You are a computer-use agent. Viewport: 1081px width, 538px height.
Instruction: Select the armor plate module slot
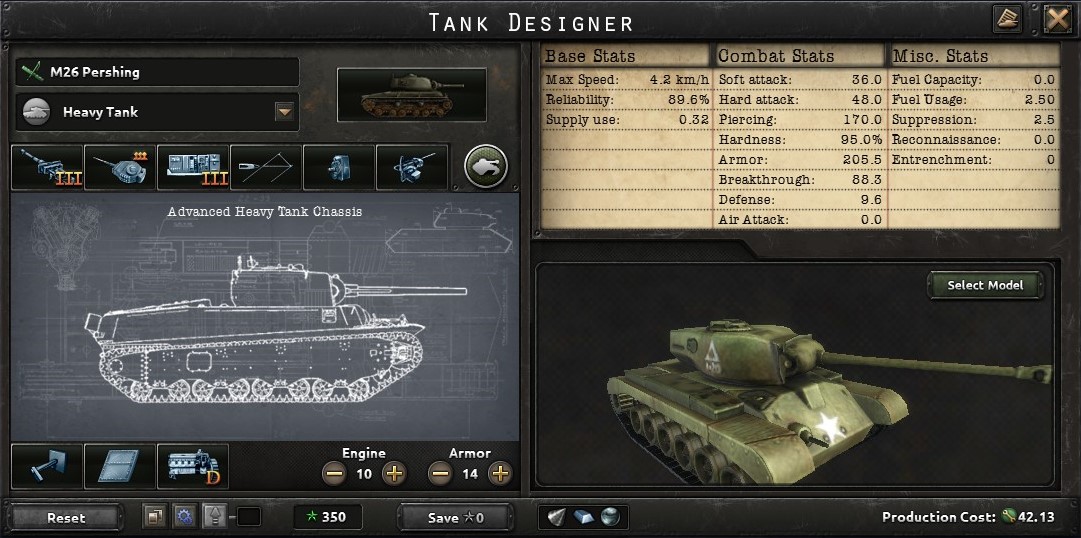click(120, 467)
